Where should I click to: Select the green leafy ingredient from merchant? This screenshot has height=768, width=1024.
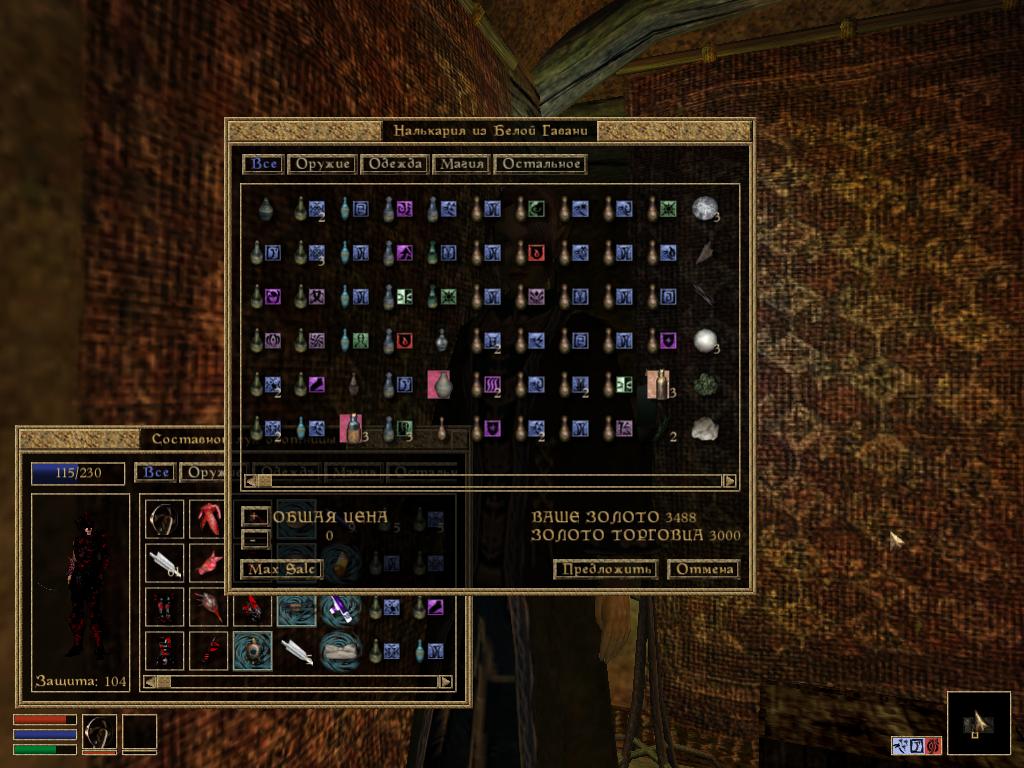pos(705,385)
